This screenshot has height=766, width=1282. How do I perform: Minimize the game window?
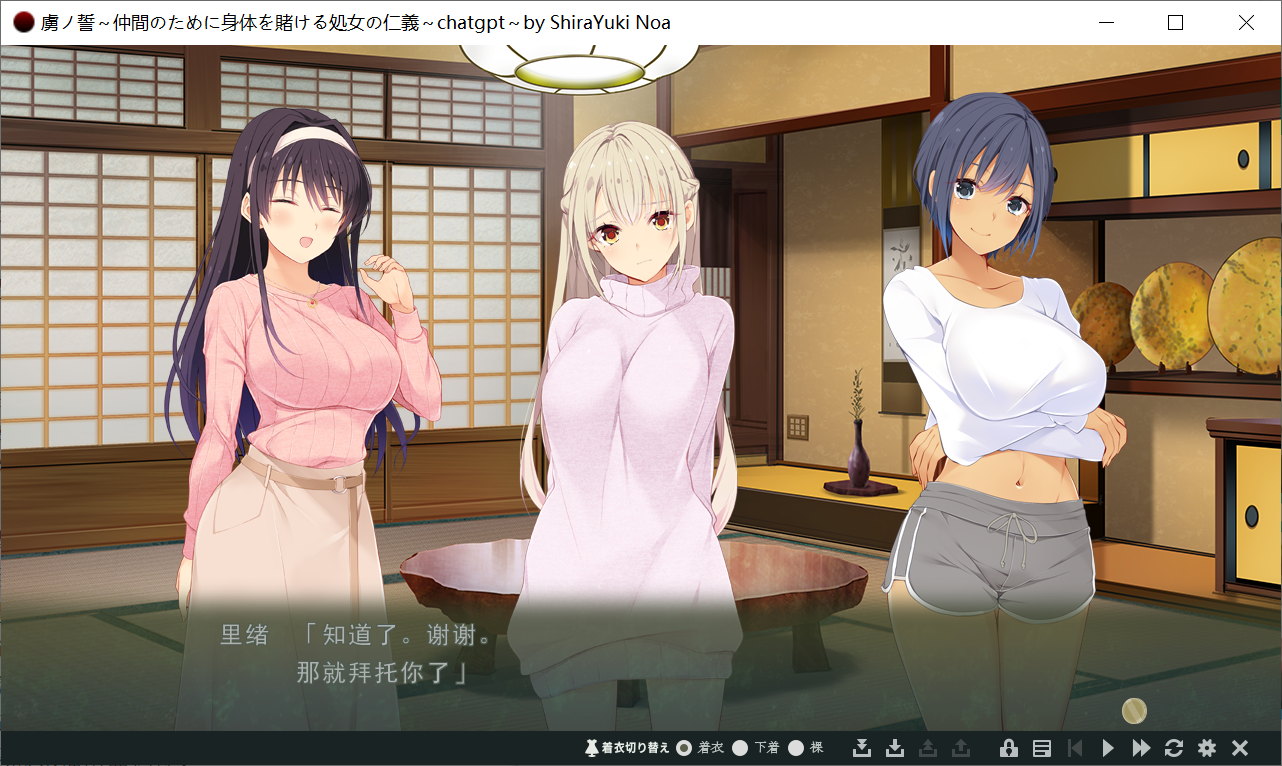1106,22
